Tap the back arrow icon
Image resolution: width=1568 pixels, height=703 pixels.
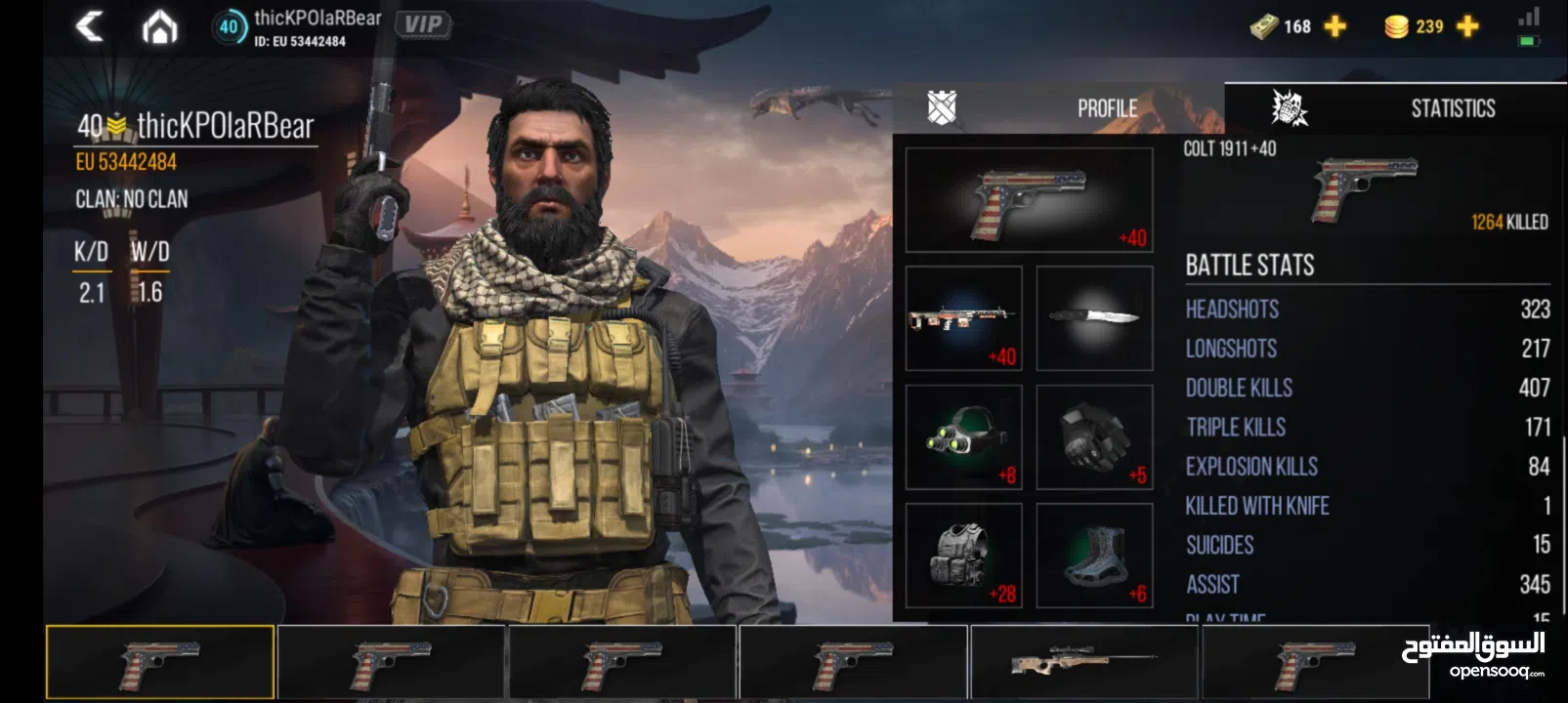[91, 26]
